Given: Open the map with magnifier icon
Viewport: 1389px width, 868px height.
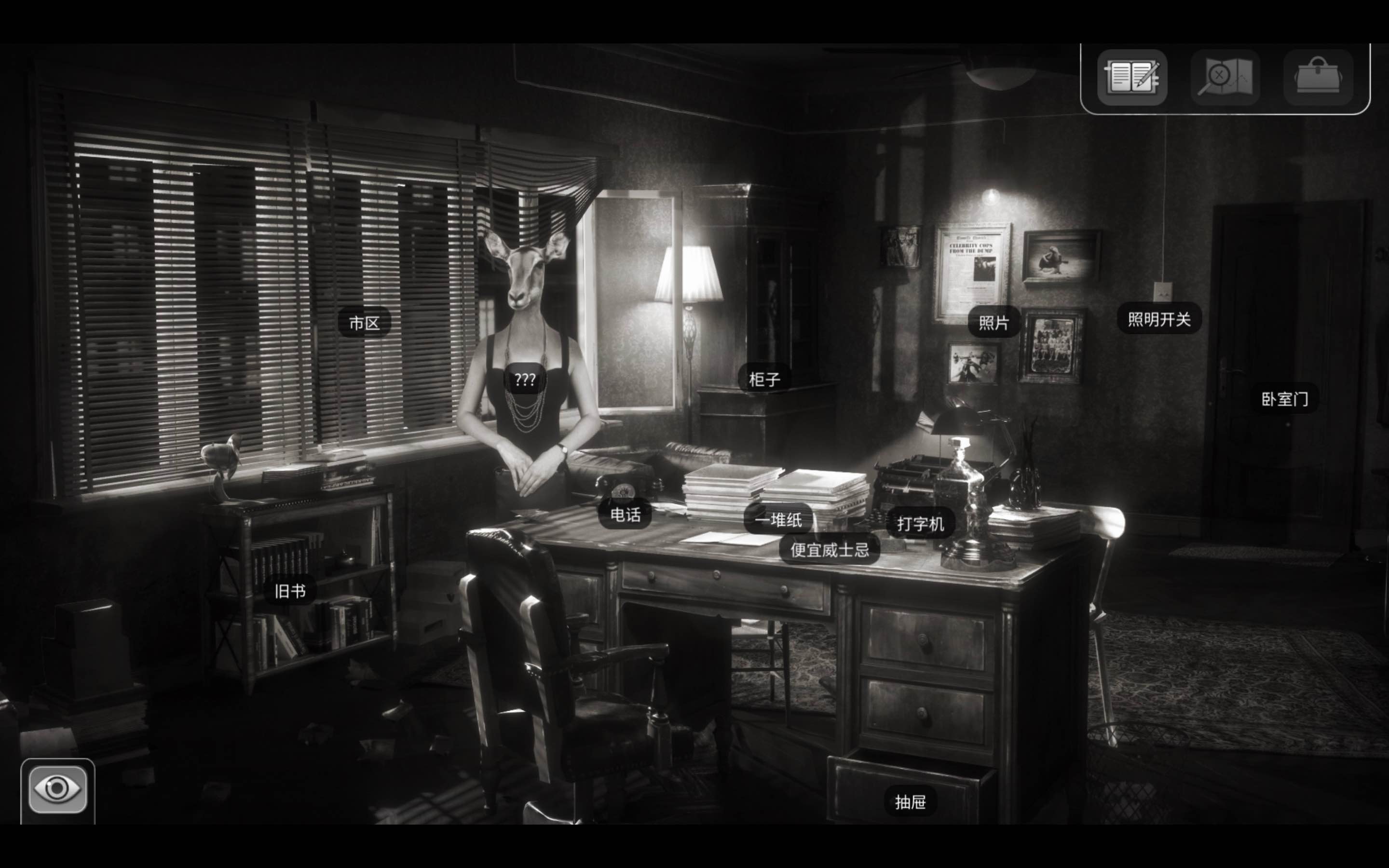Looking at the screenshot, I should pos(1225,78).
